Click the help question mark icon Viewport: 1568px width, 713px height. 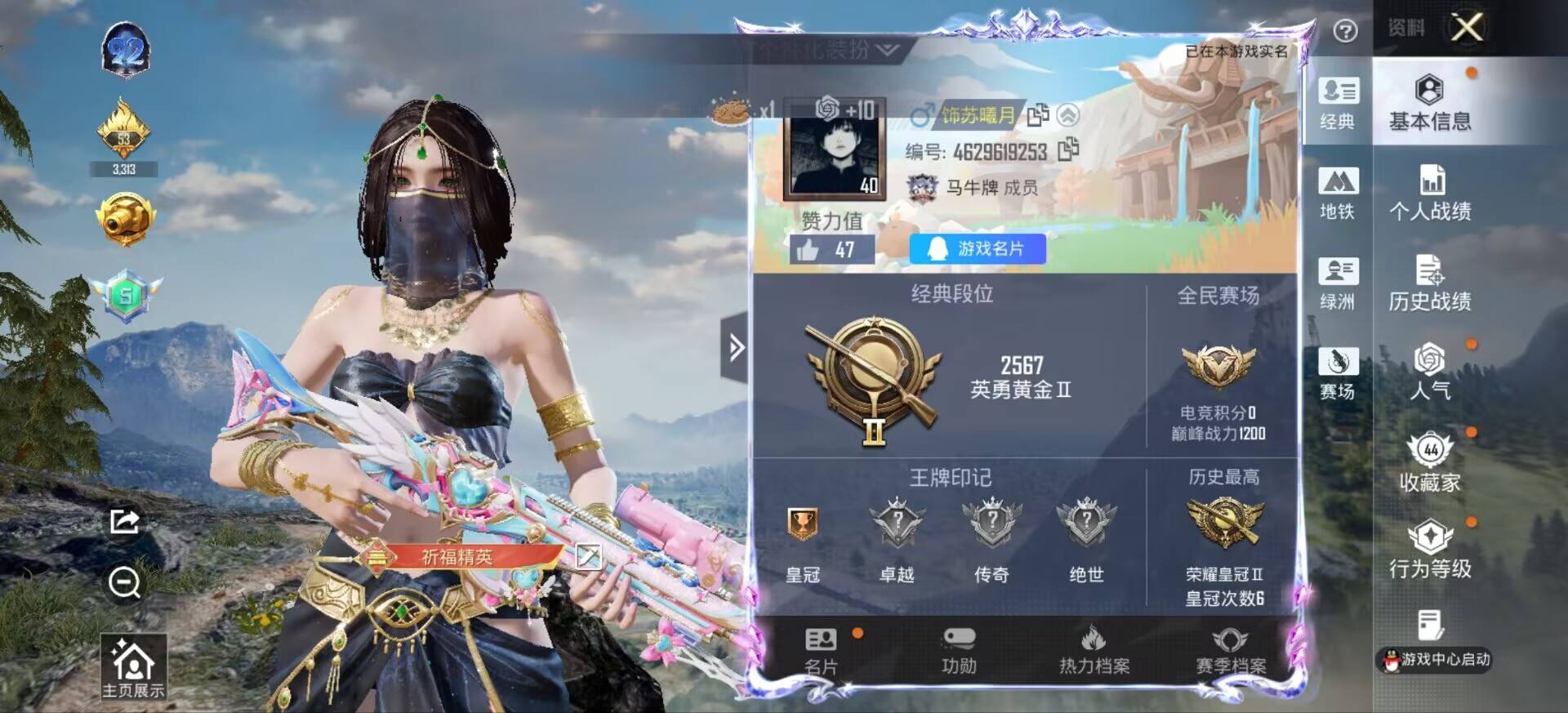pos(1345,31)
